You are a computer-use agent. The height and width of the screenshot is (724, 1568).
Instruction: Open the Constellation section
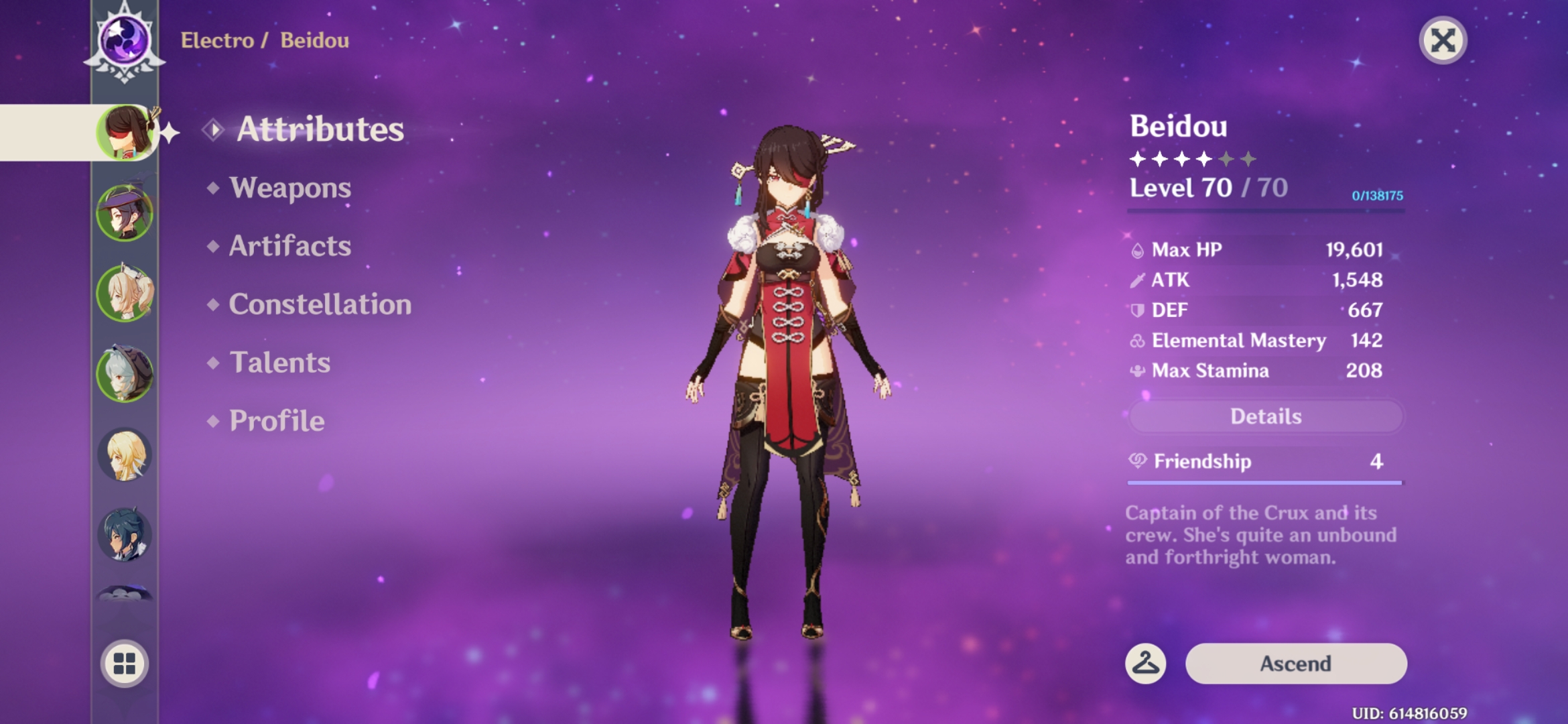click(x=320, y=304)
